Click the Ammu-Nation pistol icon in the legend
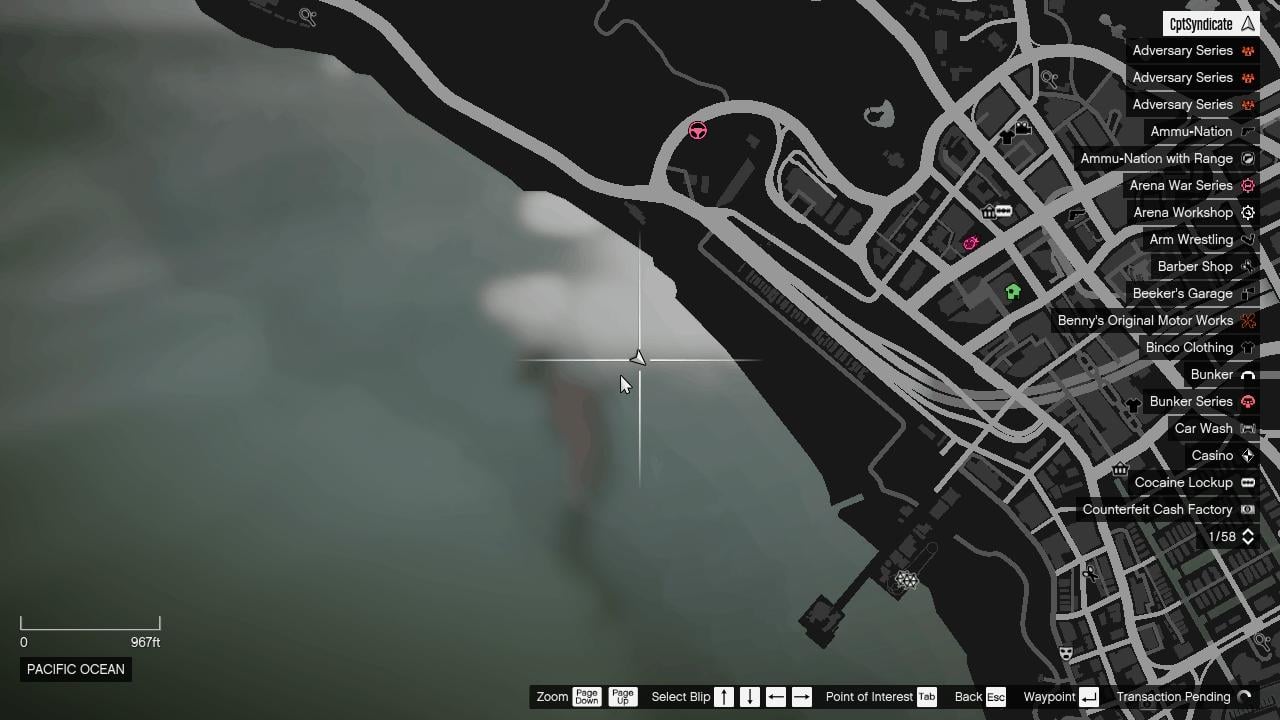 [x=1247, y=131]
